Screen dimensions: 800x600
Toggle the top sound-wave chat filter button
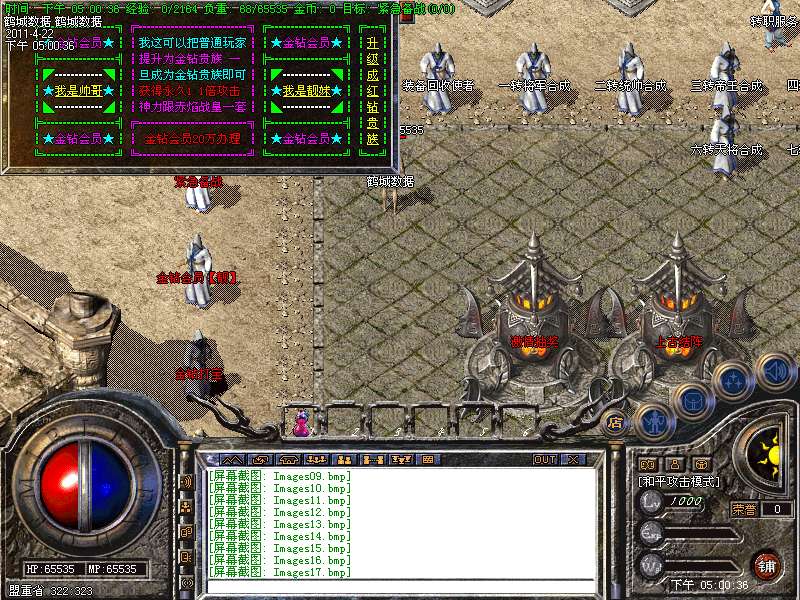coord(187,481)
